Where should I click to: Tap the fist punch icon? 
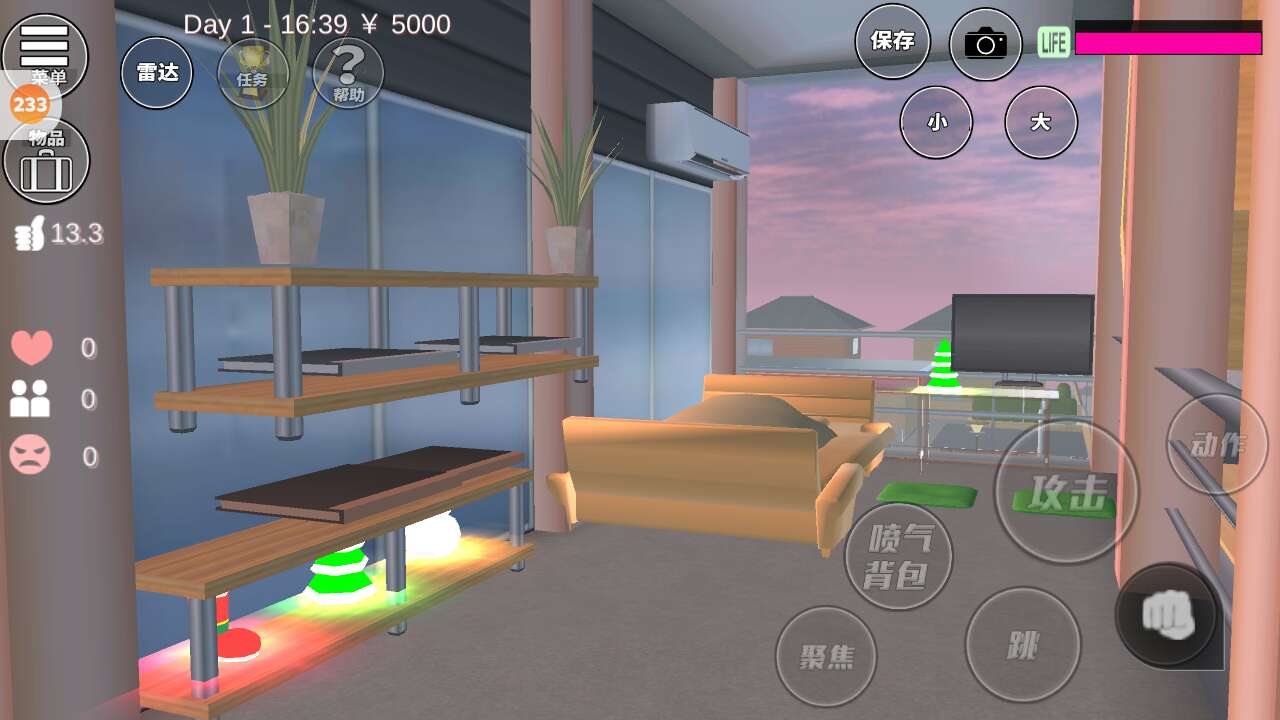(1168, 614)
